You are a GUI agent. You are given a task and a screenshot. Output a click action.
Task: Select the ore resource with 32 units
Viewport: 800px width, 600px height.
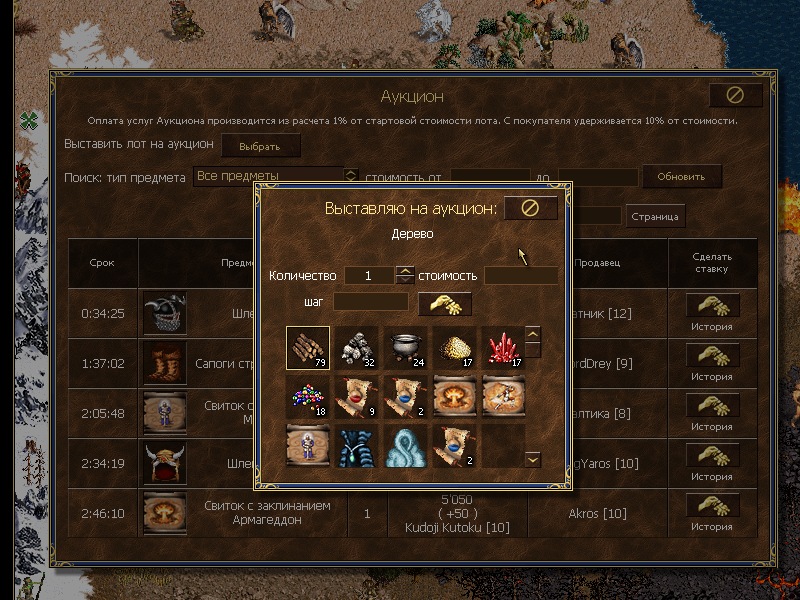pyautogui.click(x=356, y=349)
